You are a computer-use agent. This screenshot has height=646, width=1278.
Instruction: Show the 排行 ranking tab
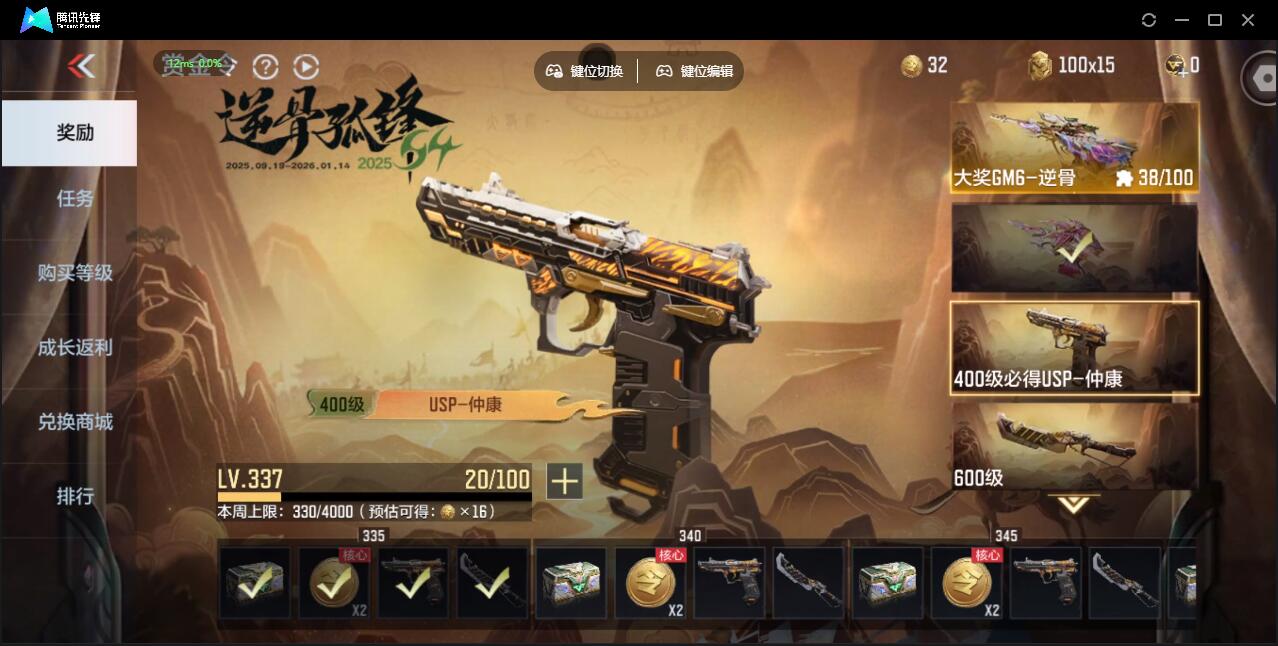pos(75,496)
